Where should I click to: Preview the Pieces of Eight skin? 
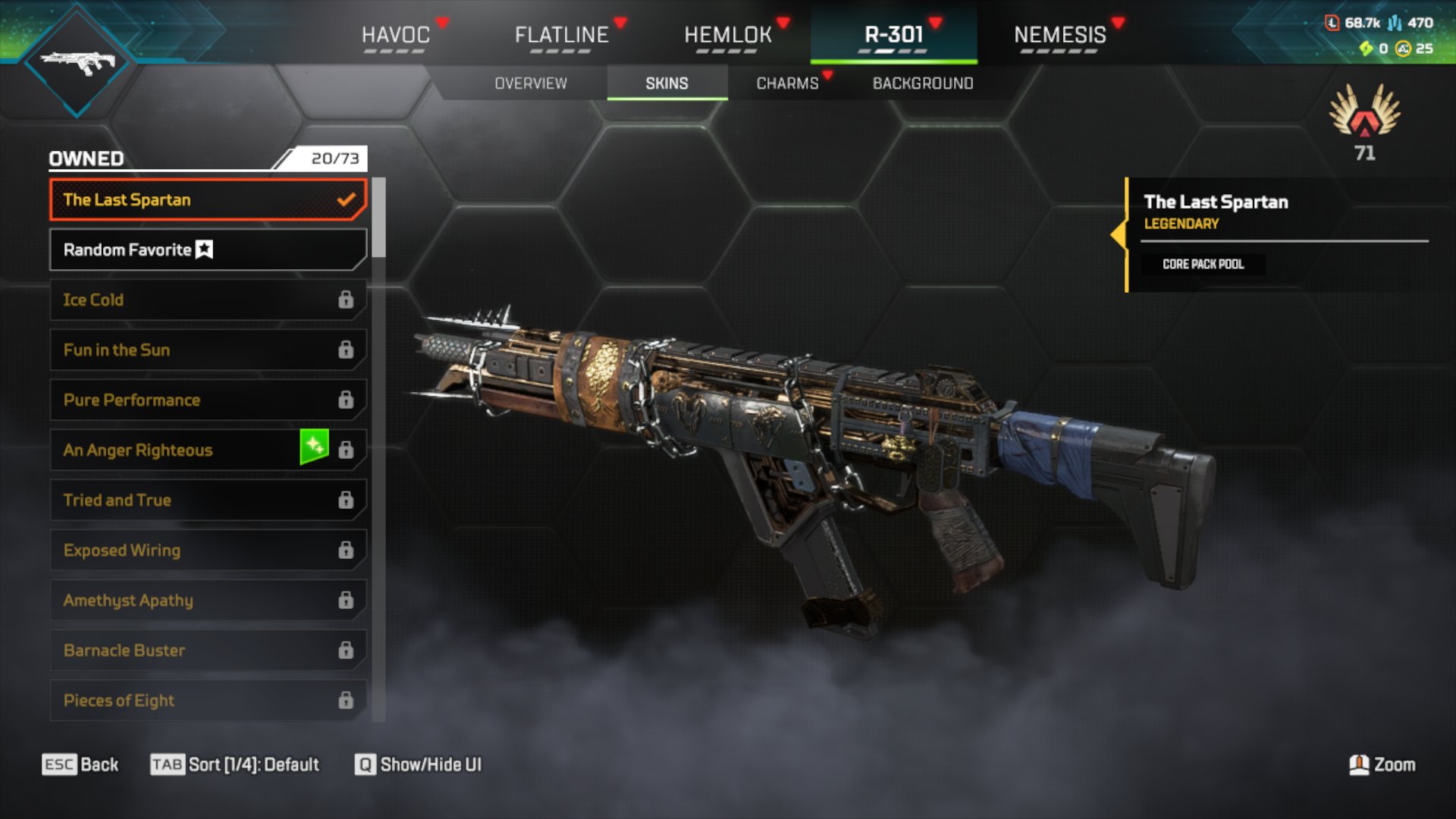[207, 701]
